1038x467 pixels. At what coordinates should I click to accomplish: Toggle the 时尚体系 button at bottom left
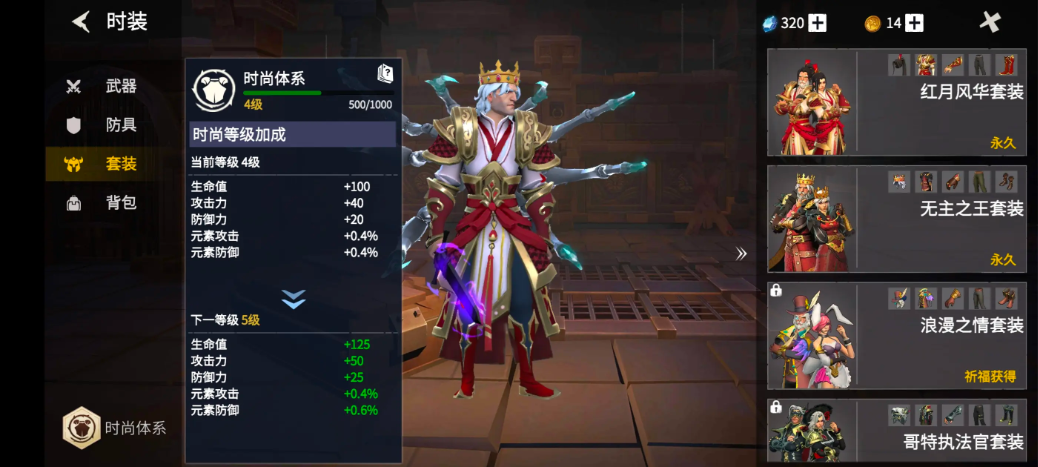113,428
